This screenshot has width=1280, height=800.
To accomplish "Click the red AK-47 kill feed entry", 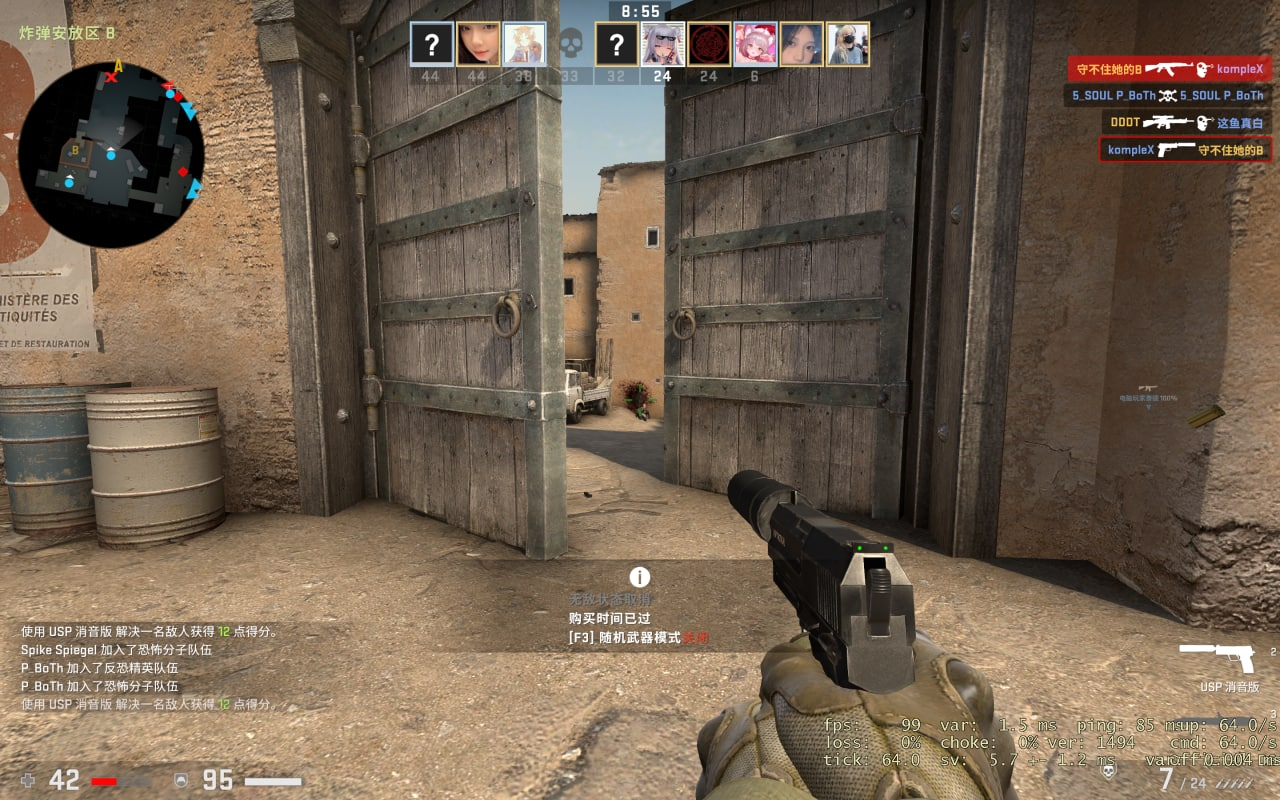I will (x=1170, y=69).
